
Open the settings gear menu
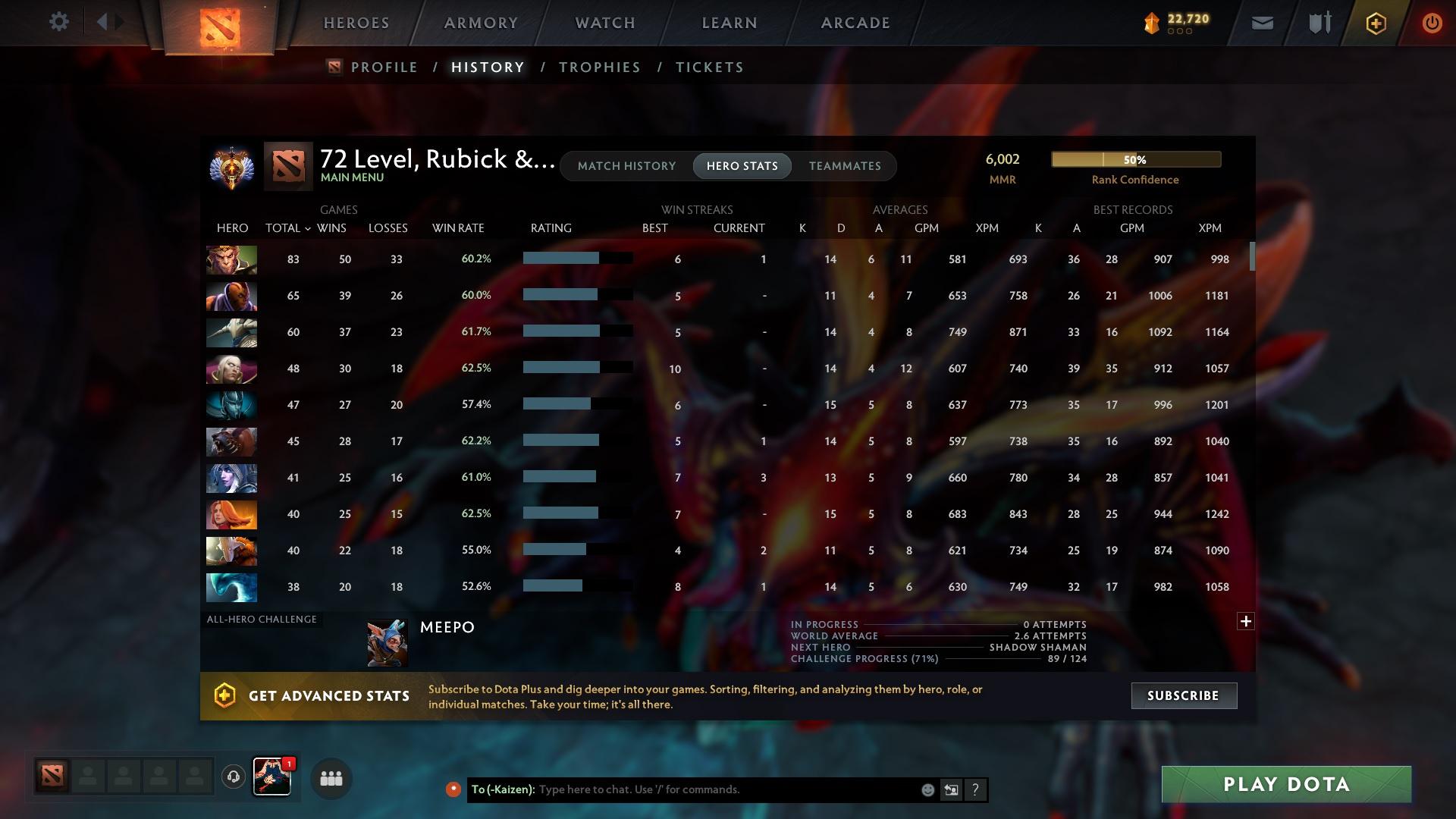click(59, 22)
